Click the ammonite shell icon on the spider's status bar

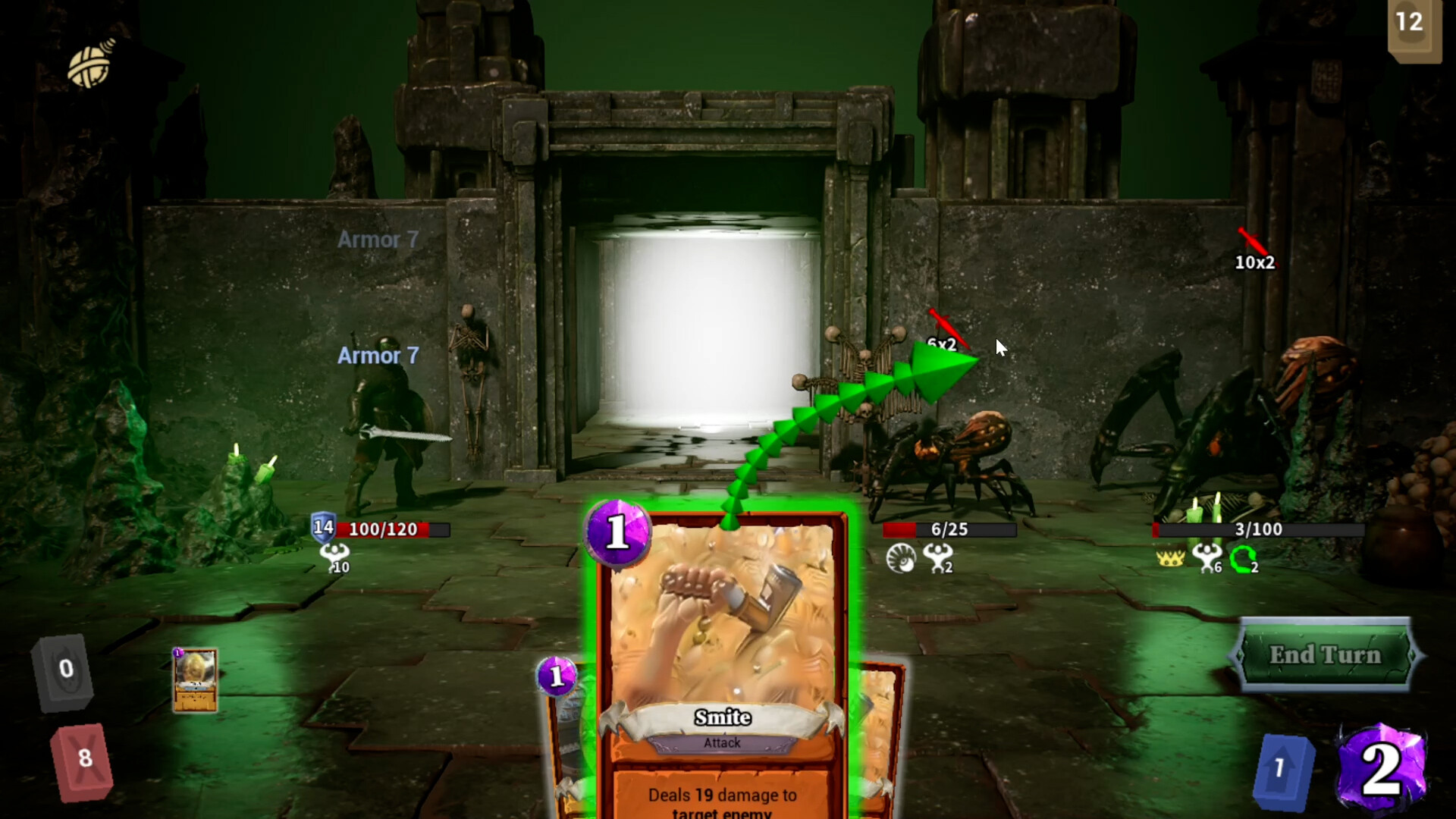tap(902, 560)
